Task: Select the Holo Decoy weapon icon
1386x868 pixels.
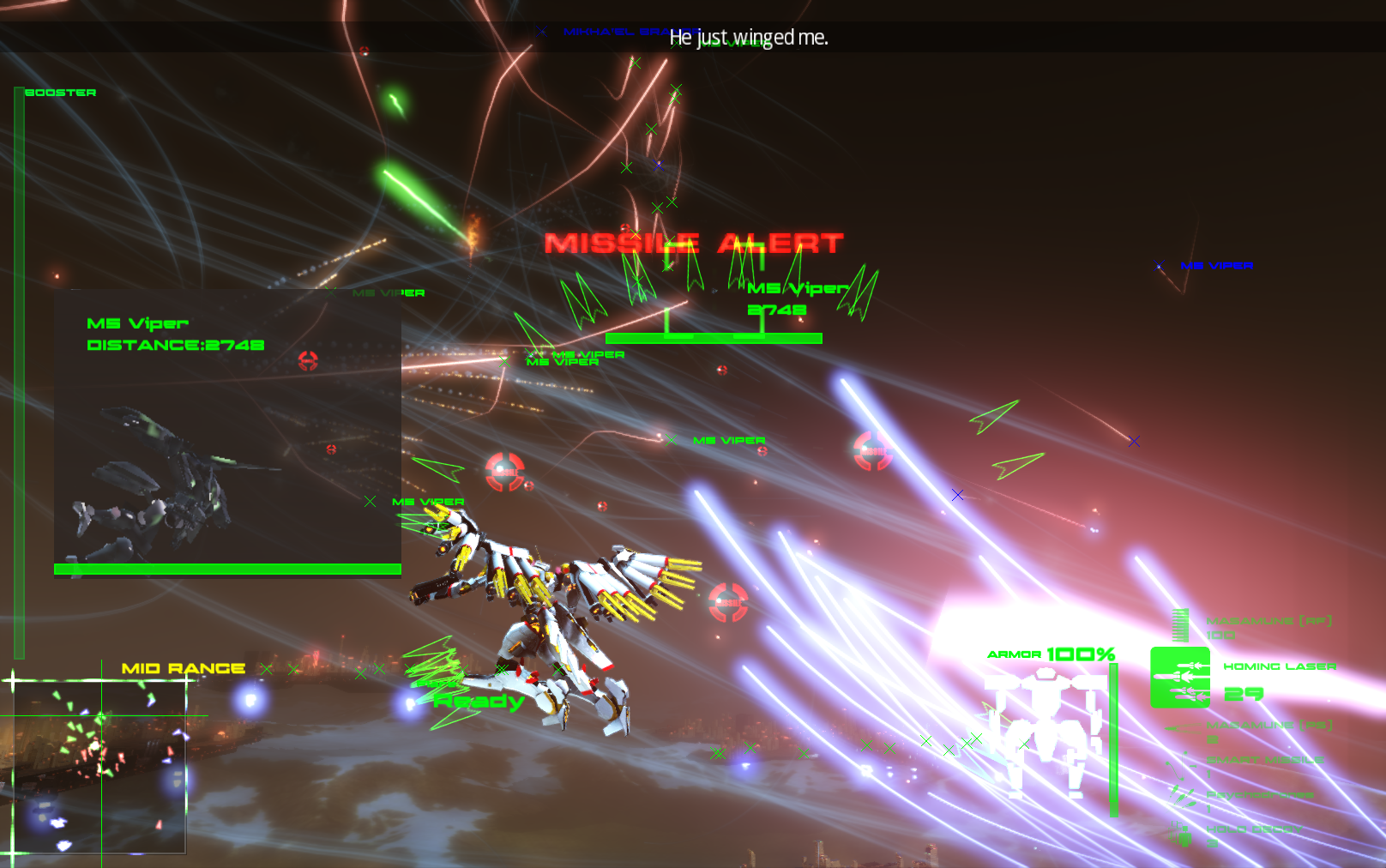Action: pos(1180,835)
